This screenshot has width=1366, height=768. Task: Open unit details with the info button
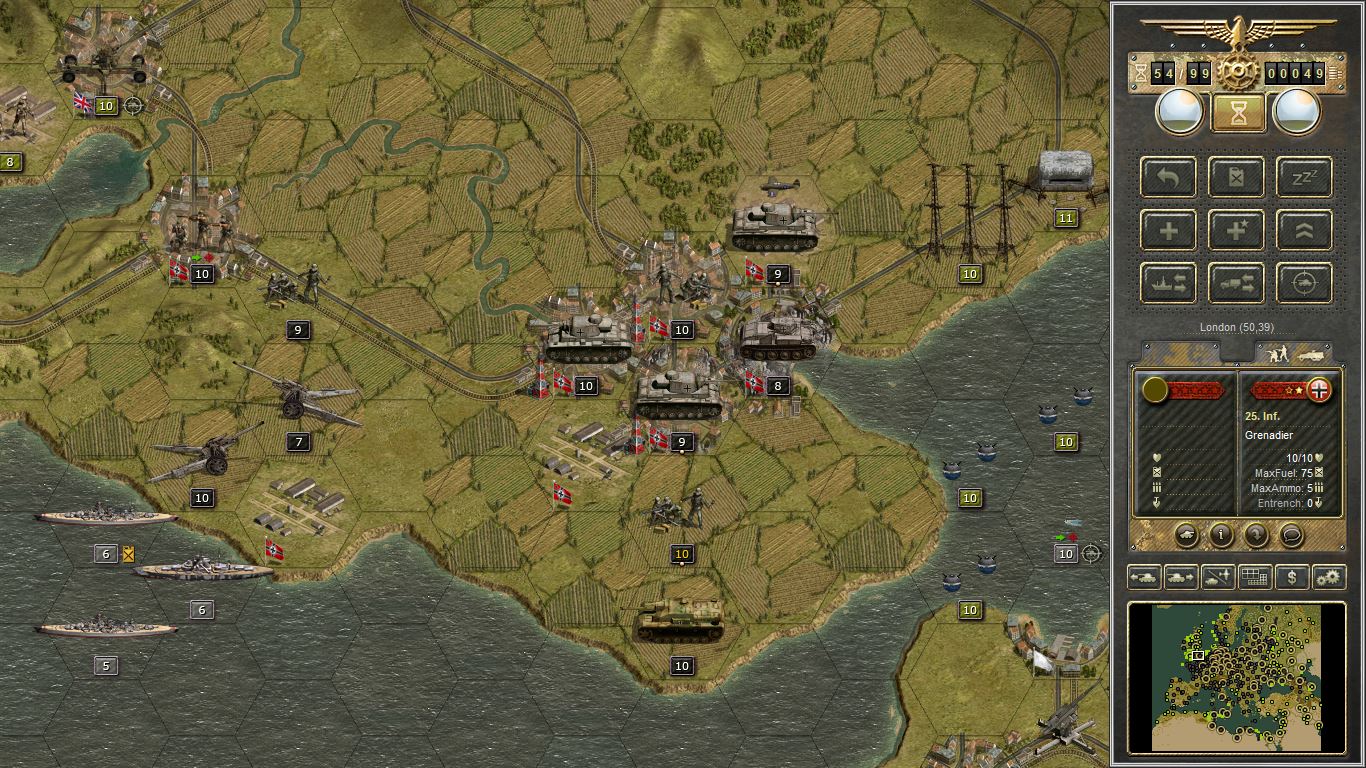(x=1221, y=535)
